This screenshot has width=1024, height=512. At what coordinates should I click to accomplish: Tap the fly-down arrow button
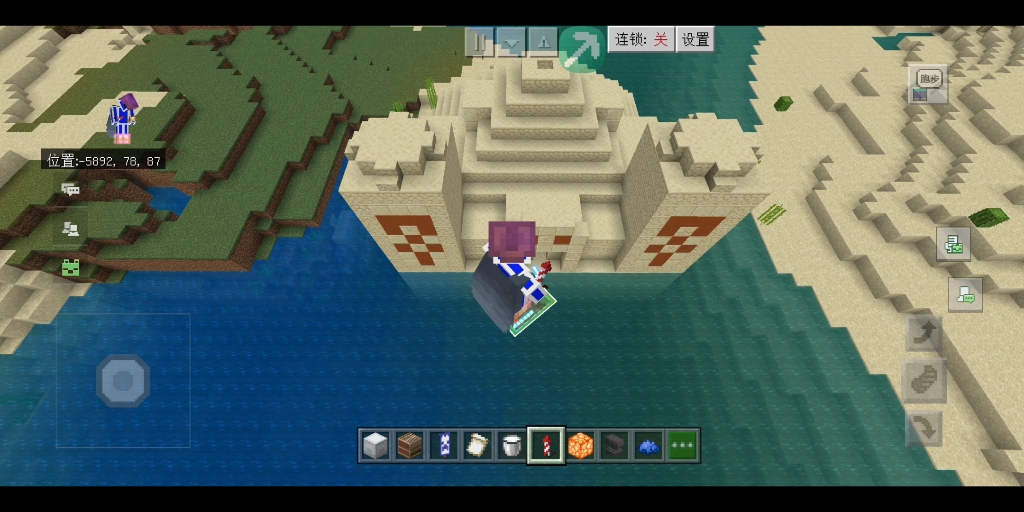pos(925,428)
